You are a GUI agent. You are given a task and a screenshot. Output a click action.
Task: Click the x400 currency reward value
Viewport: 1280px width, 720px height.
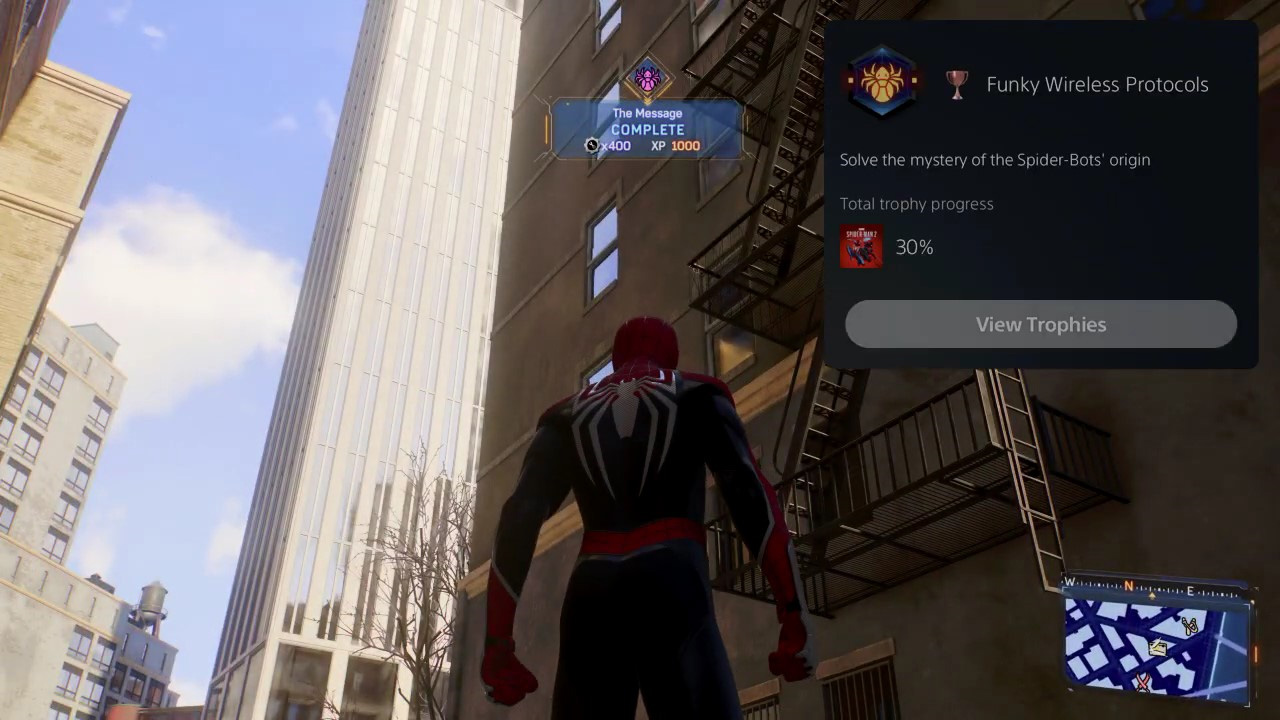pos(618,146)
